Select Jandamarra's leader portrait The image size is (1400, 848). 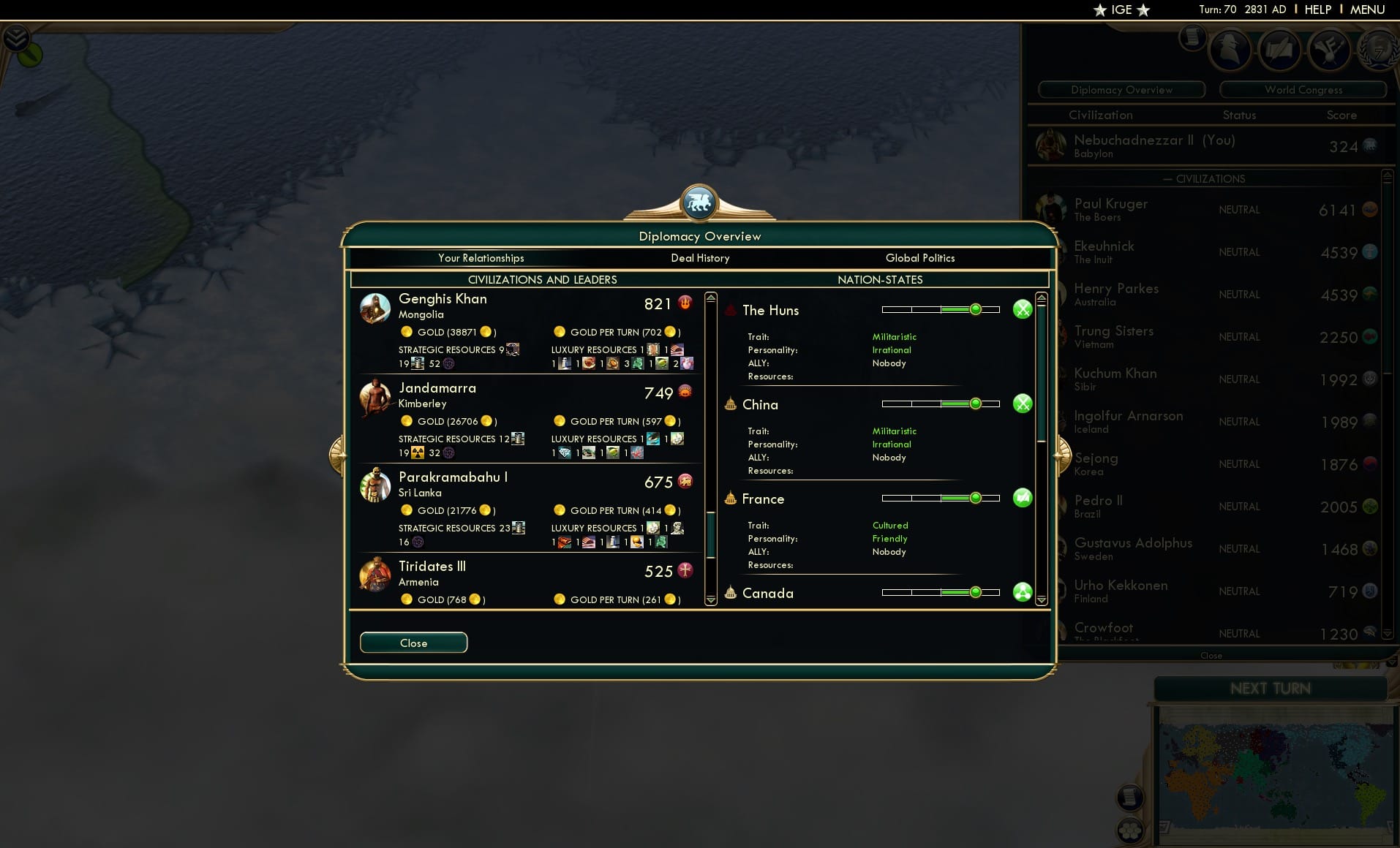point(375,398)
